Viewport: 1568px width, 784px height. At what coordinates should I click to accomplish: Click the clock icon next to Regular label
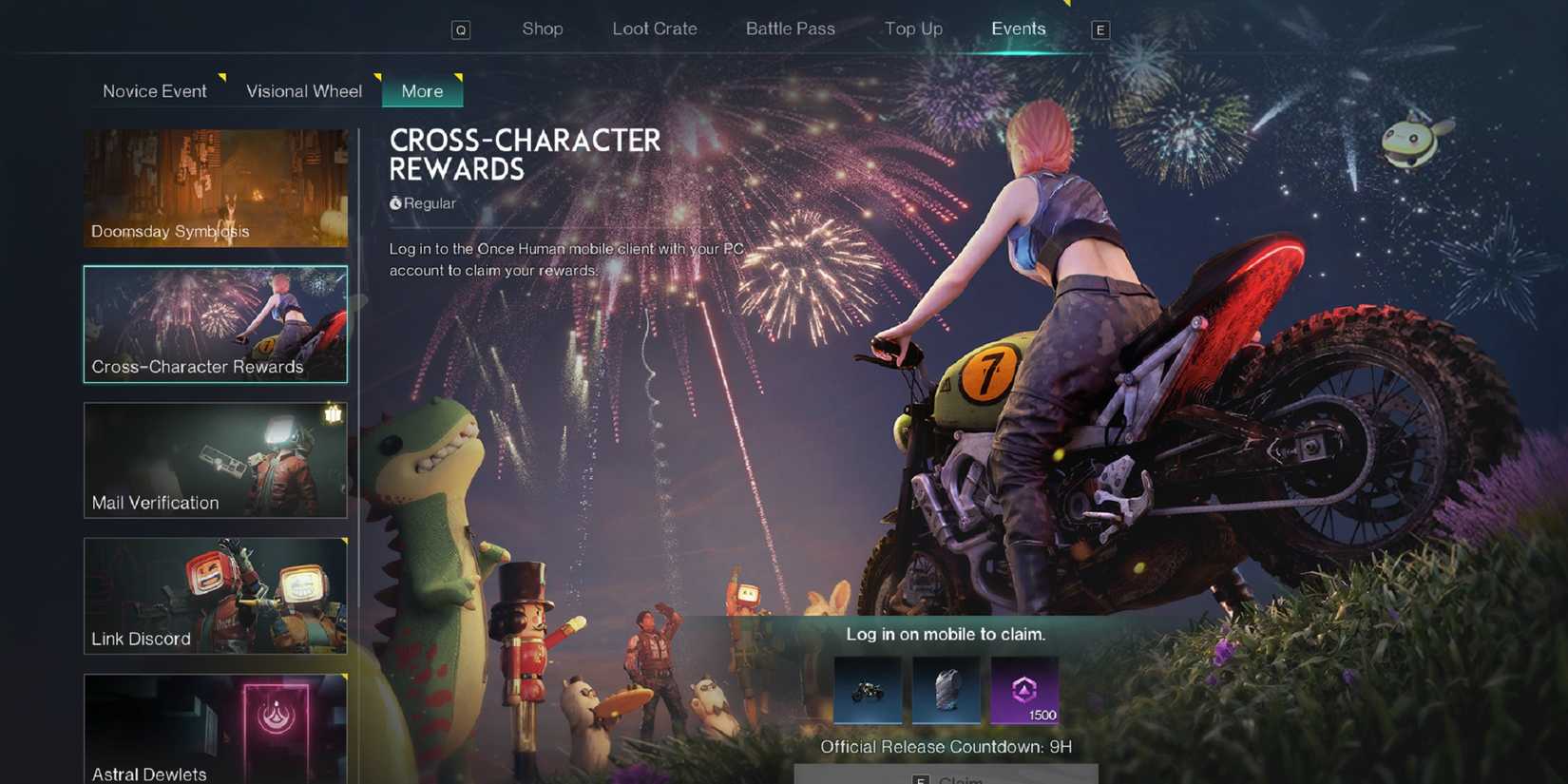[395, 202]
